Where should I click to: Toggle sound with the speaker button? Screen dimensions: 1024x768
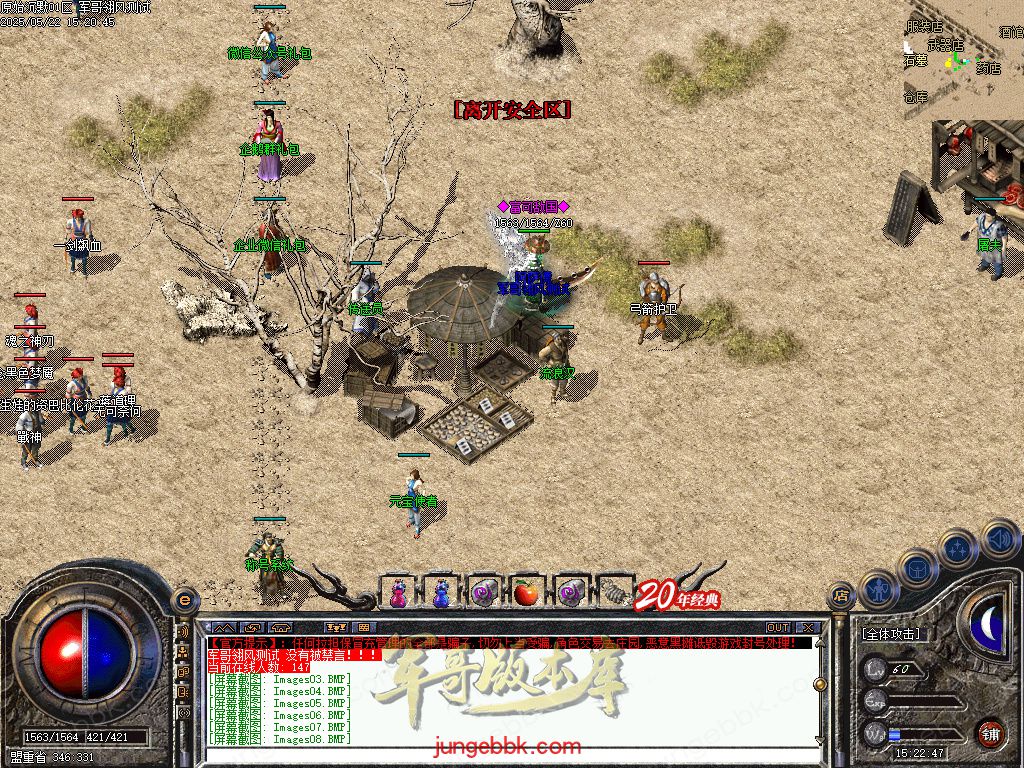[999, 538]
